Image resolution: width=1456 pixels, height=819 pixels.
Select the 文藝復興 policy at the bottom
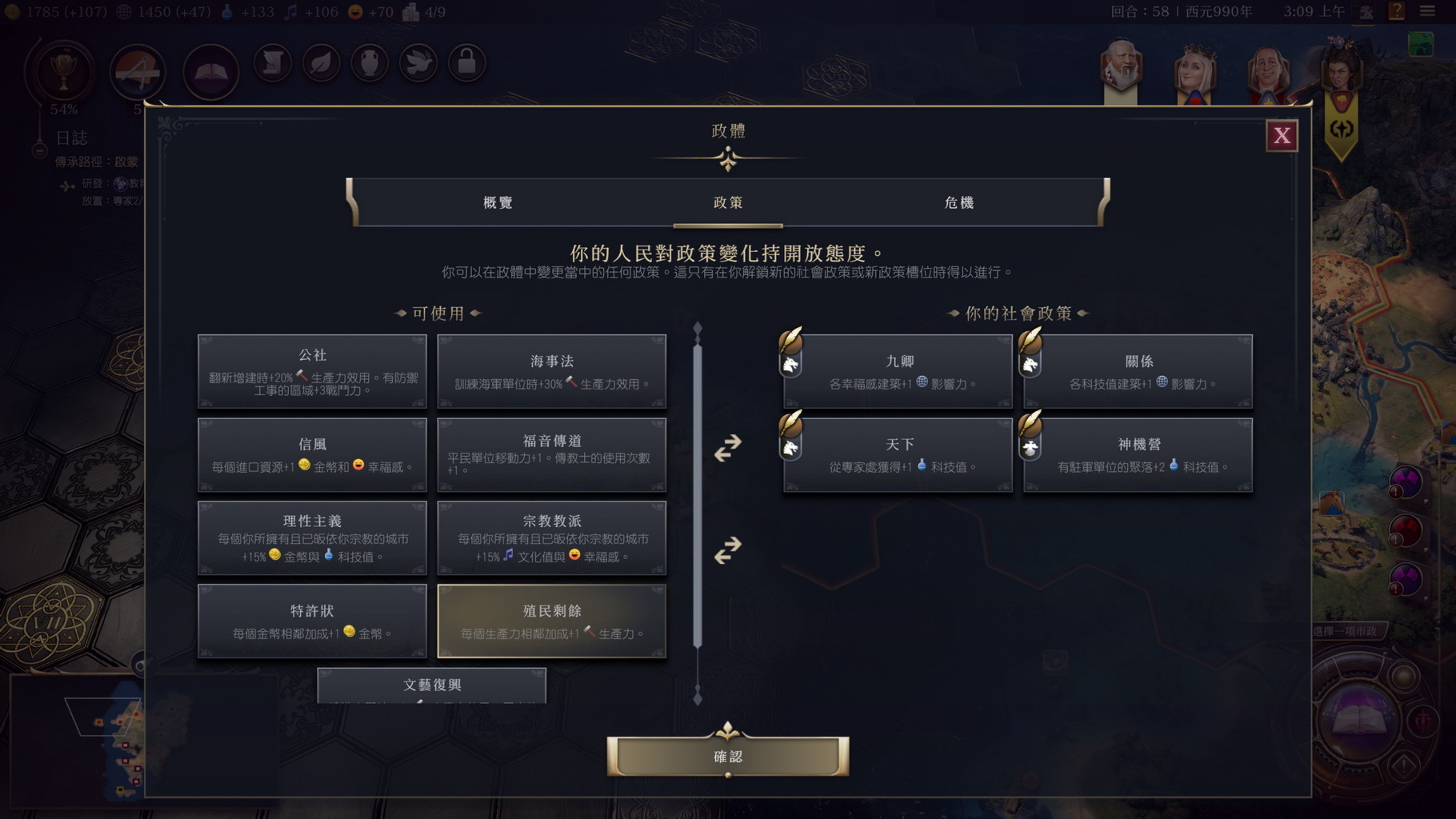pos(431,685)
